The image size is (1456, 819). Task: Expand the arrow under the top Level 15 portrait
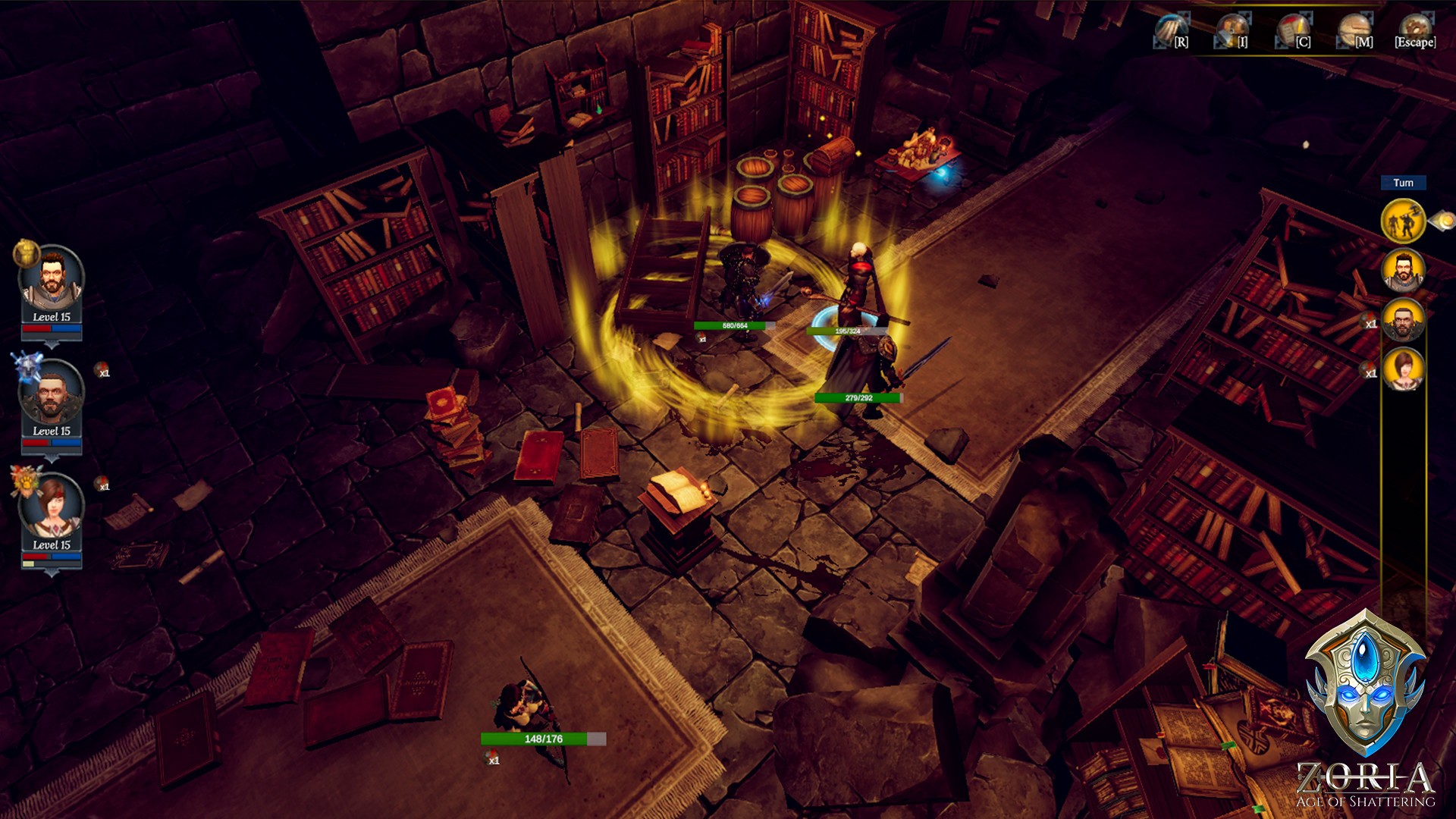51,344
